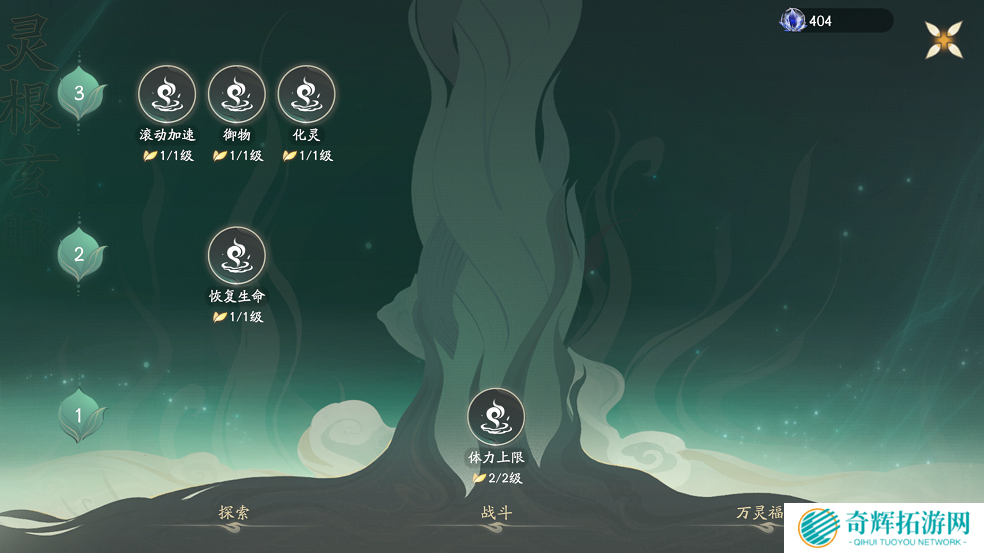The height and width of the screenshot is (553, 984).
Task: Select the 滚动加速 skill node
Action: (167, 95)
